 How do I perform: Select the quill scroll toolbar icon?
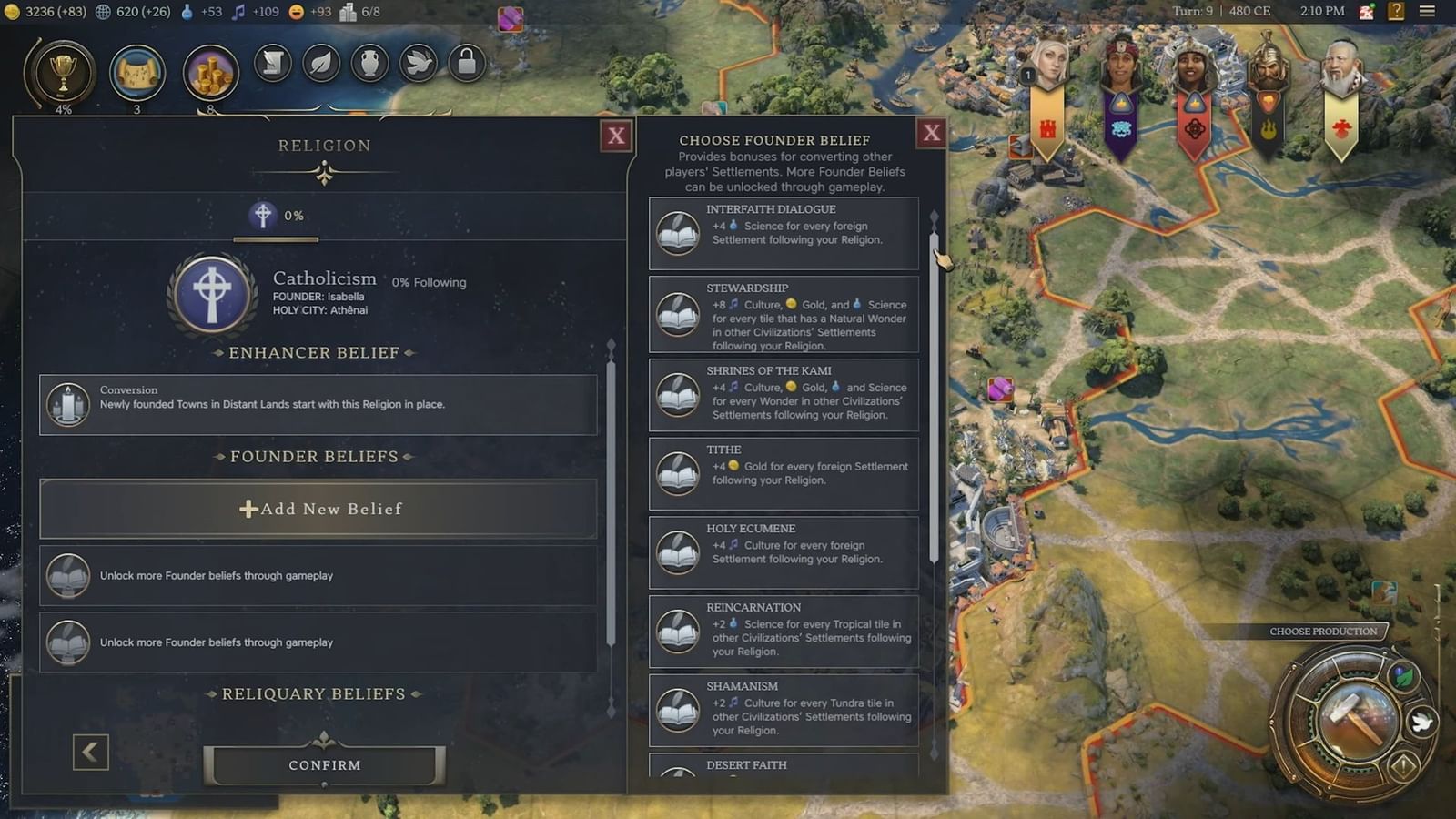coord(272,64)
